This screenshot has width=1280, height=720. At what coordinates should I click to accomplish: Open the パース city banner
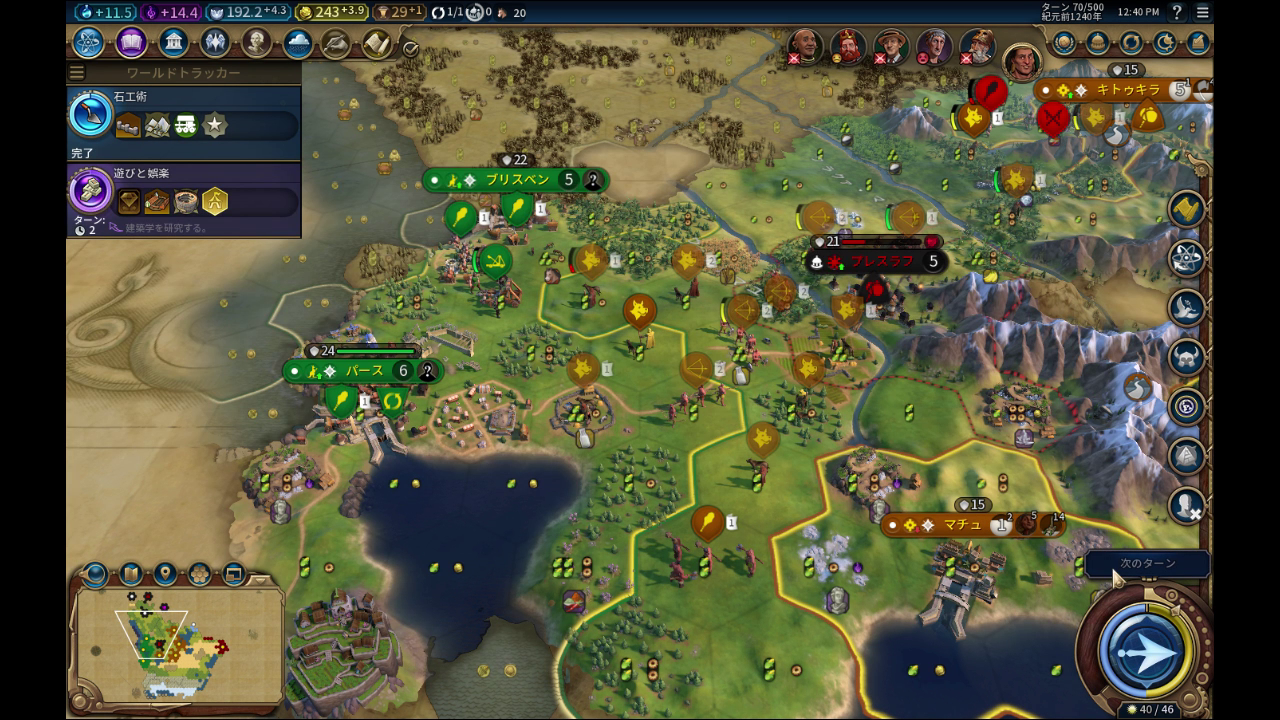pos(363,371)
